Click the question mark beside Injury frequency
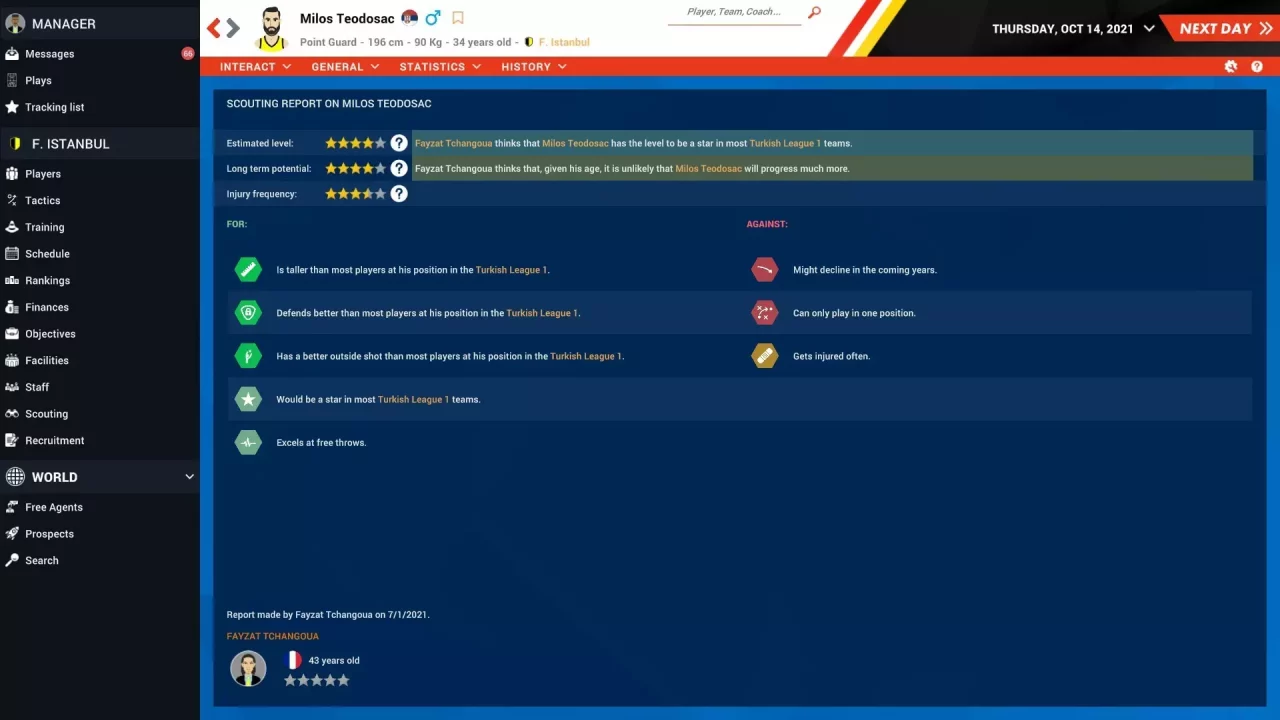Screen dimensions: 1280x720 click(399, 193)
